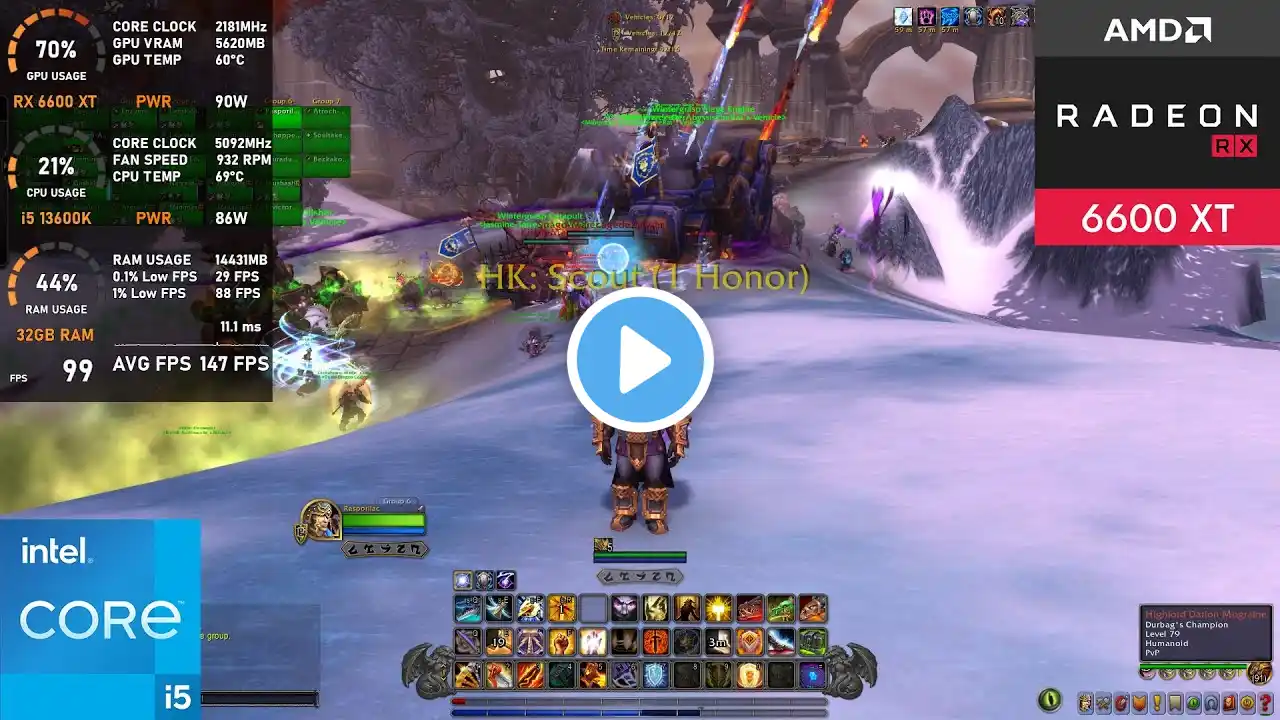
Task: Activate the purple hooded face ability
Action: click(625, 608)
